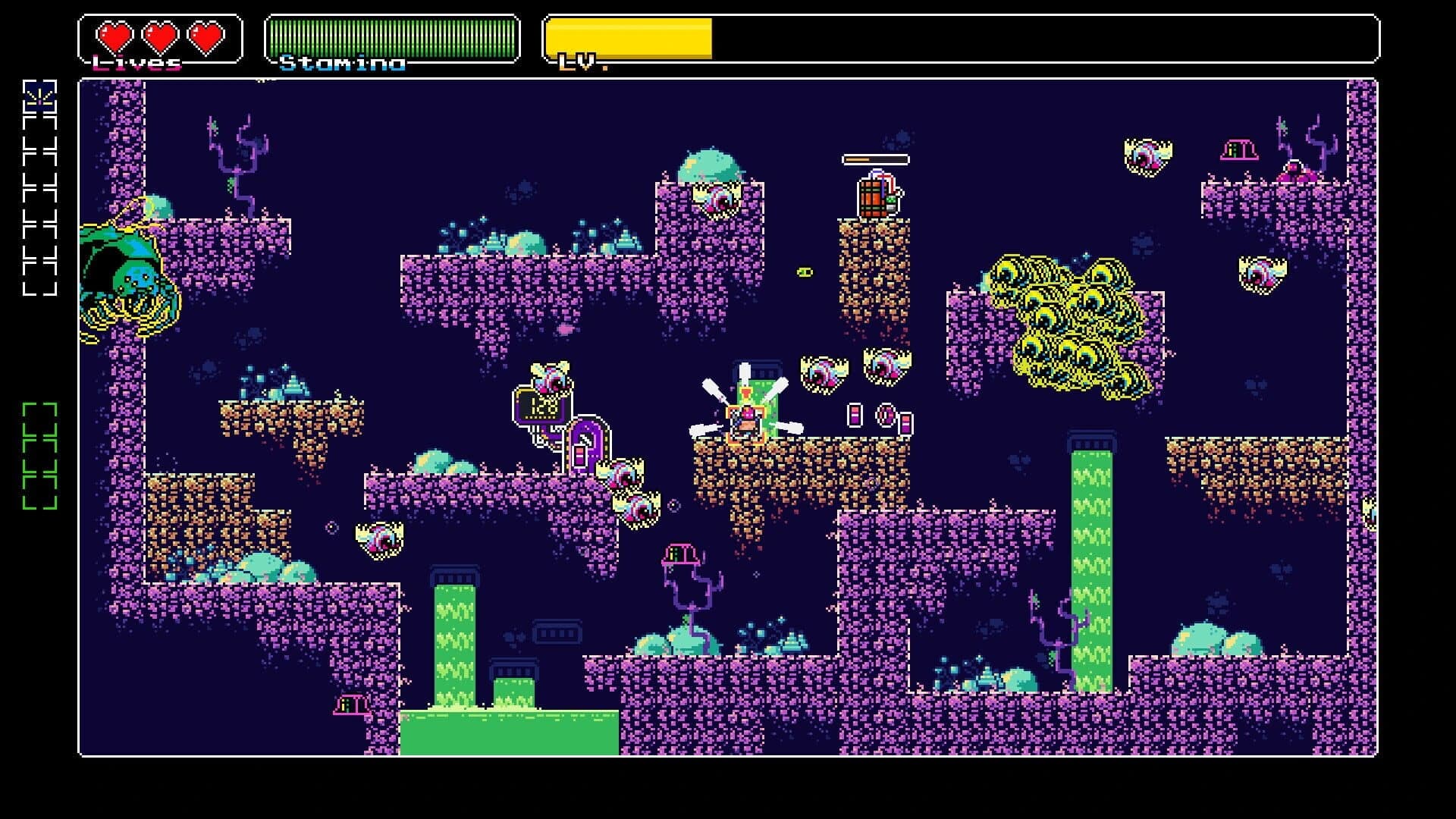
Task: Click the yellow level progress bar at top
Action: pos(629,35)
